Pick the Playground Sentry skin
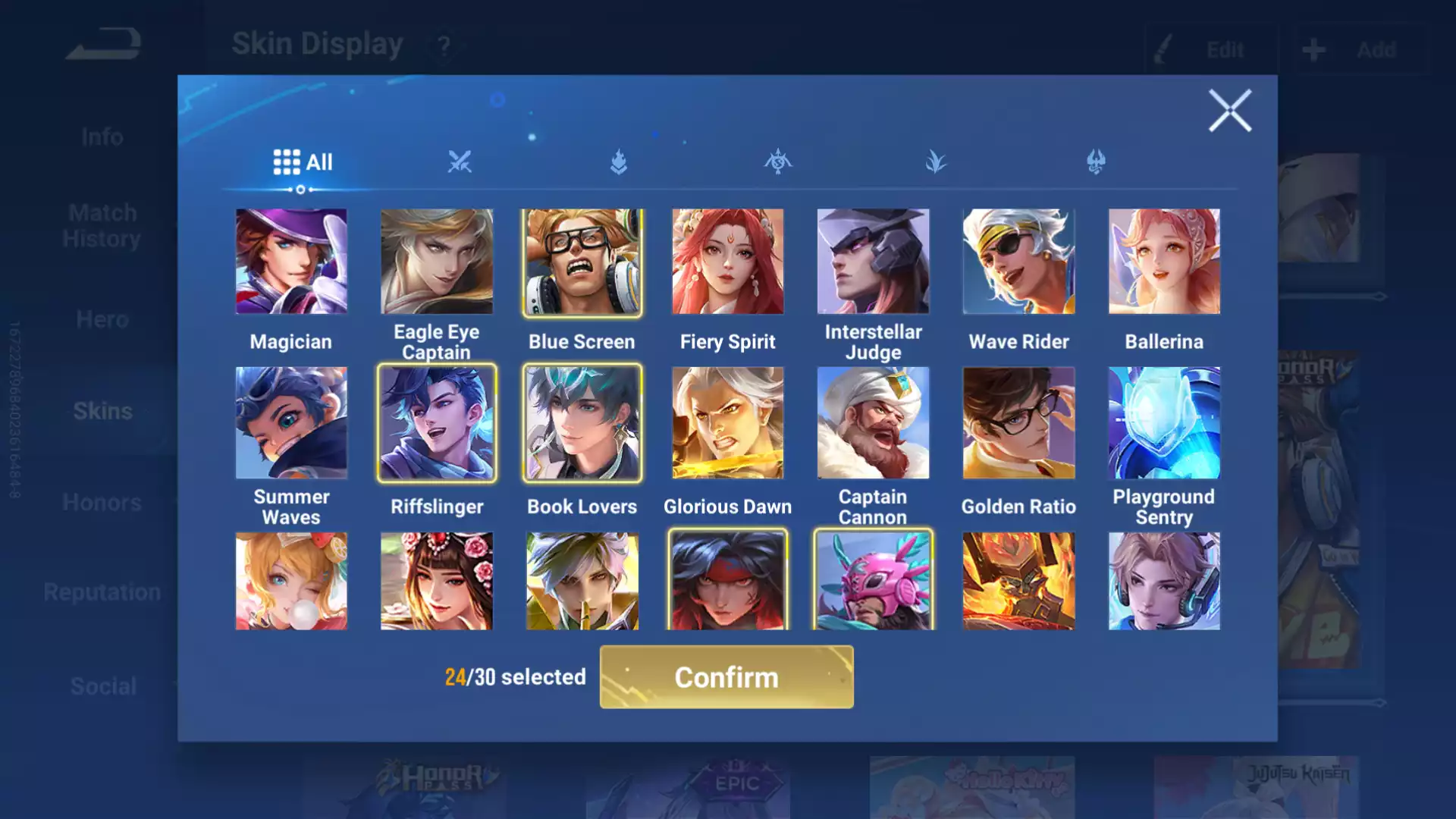This screenshot has width=1456, height=819. 1164,423
